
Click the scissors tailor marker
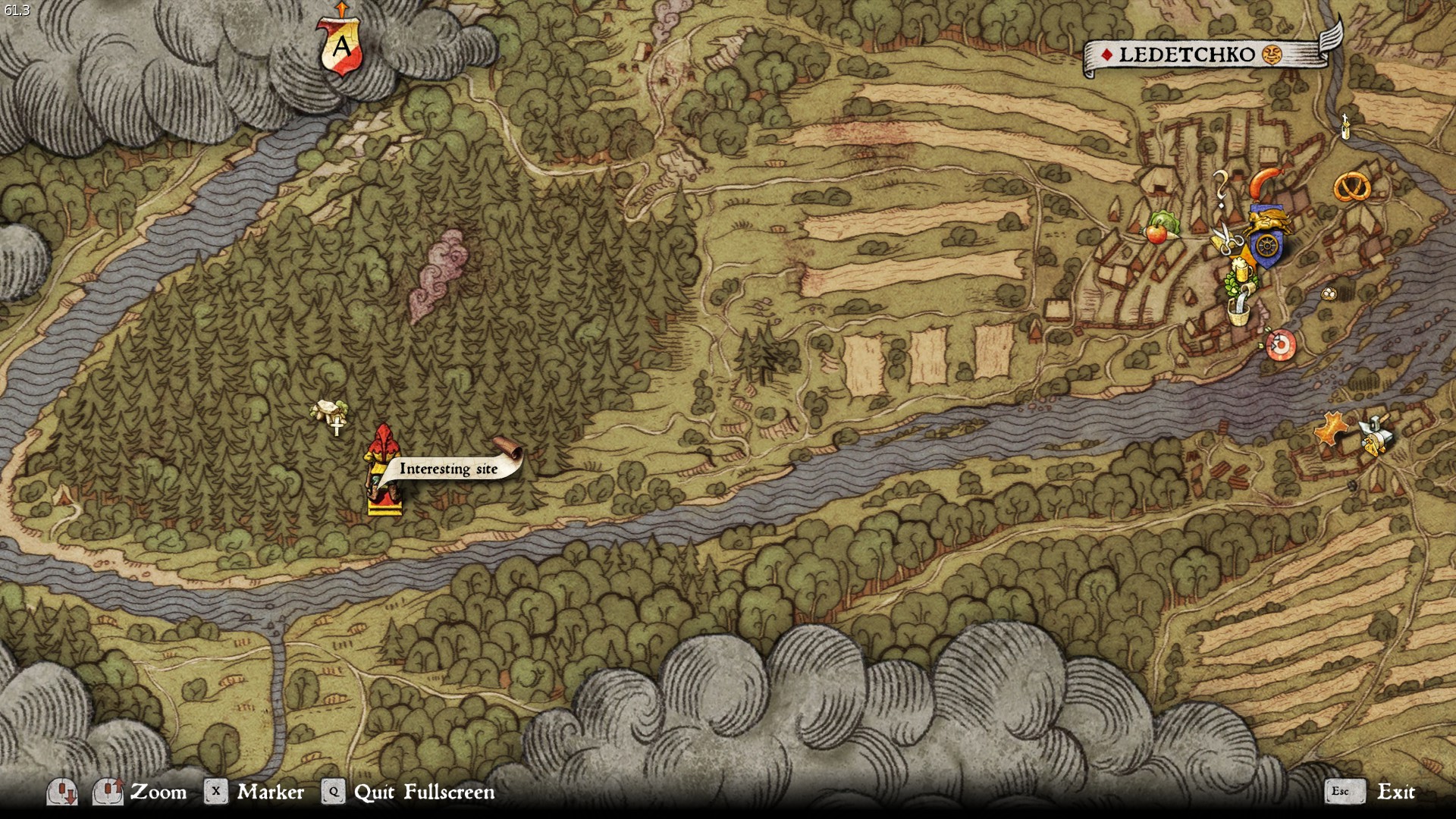[x=1225, y=239]
